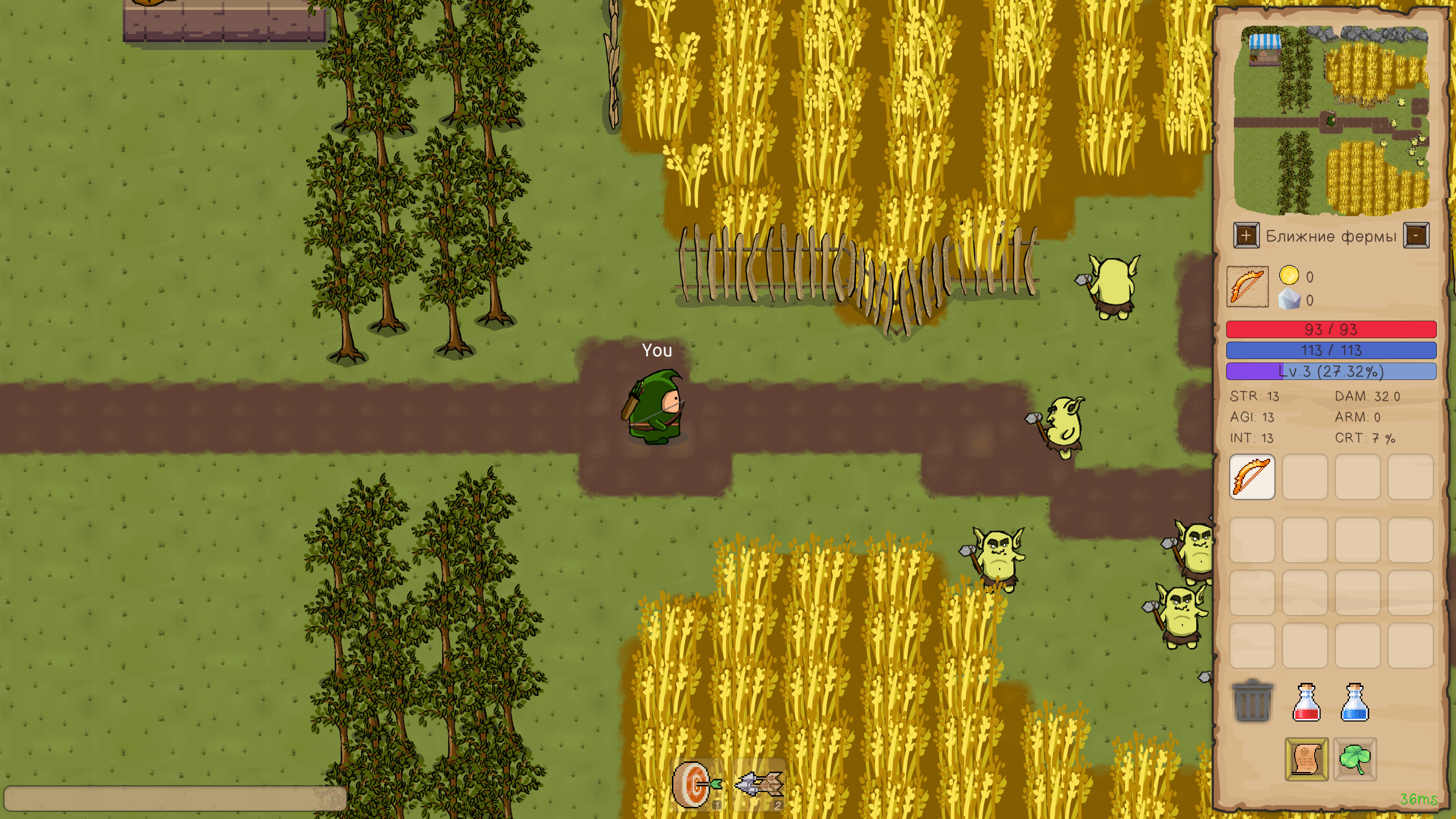Click the crystal currency icon
1456x819 pixels.
[x=1291, y=300]
